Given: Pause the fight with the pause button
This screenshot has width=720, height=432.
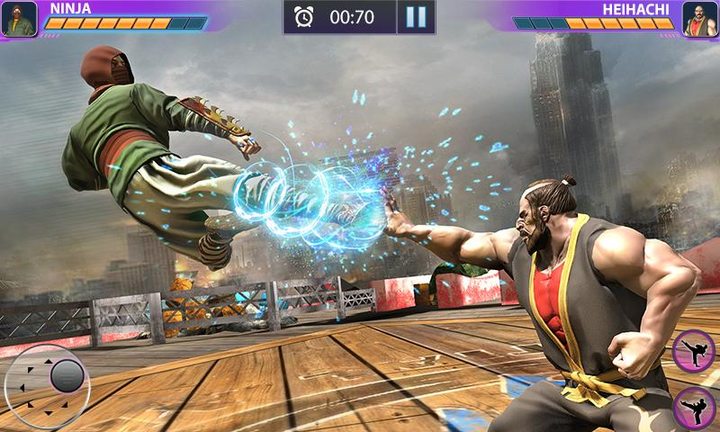Looking at the screenshot, I should [416, 17].
